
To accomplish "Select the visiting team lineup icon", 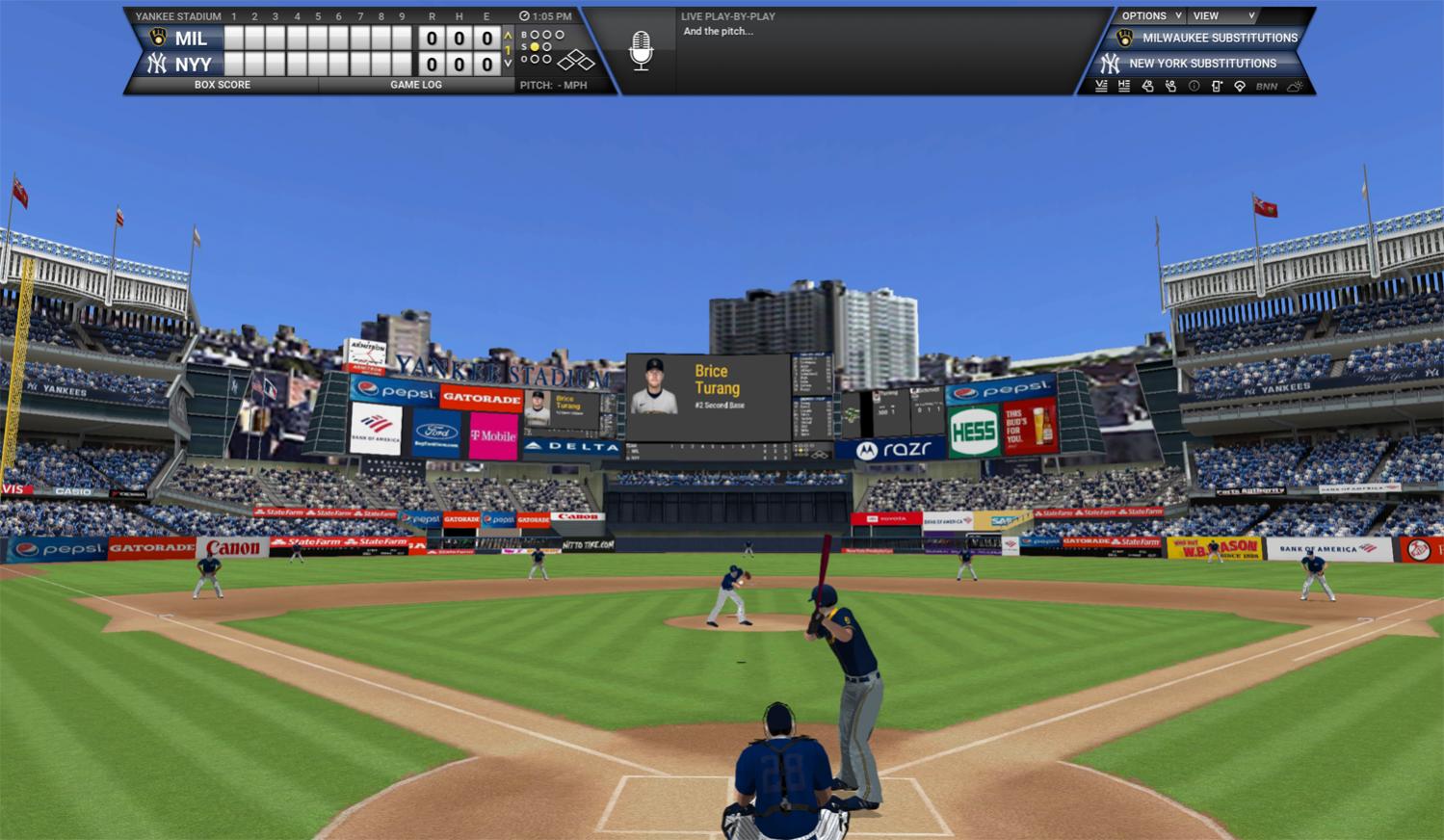I will (1101, 86).
